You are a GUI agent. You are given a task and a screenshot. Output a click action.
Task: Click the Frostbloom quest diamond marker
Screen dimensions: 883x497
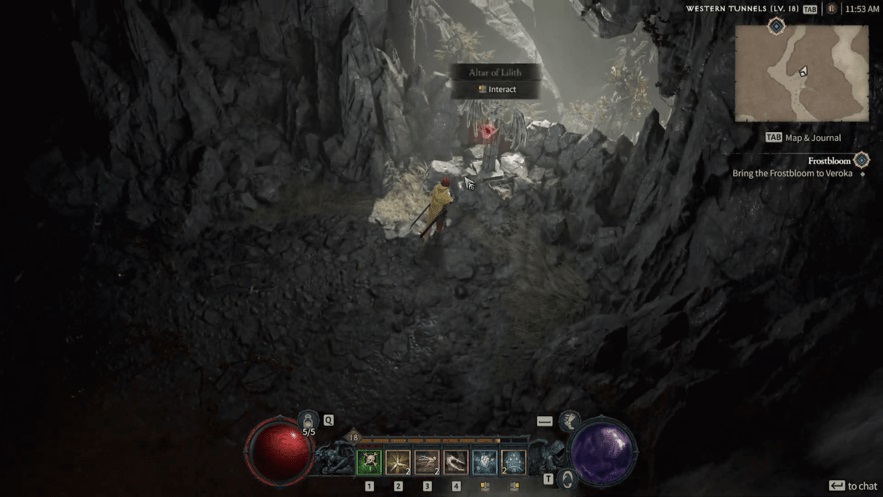point(861,160)
